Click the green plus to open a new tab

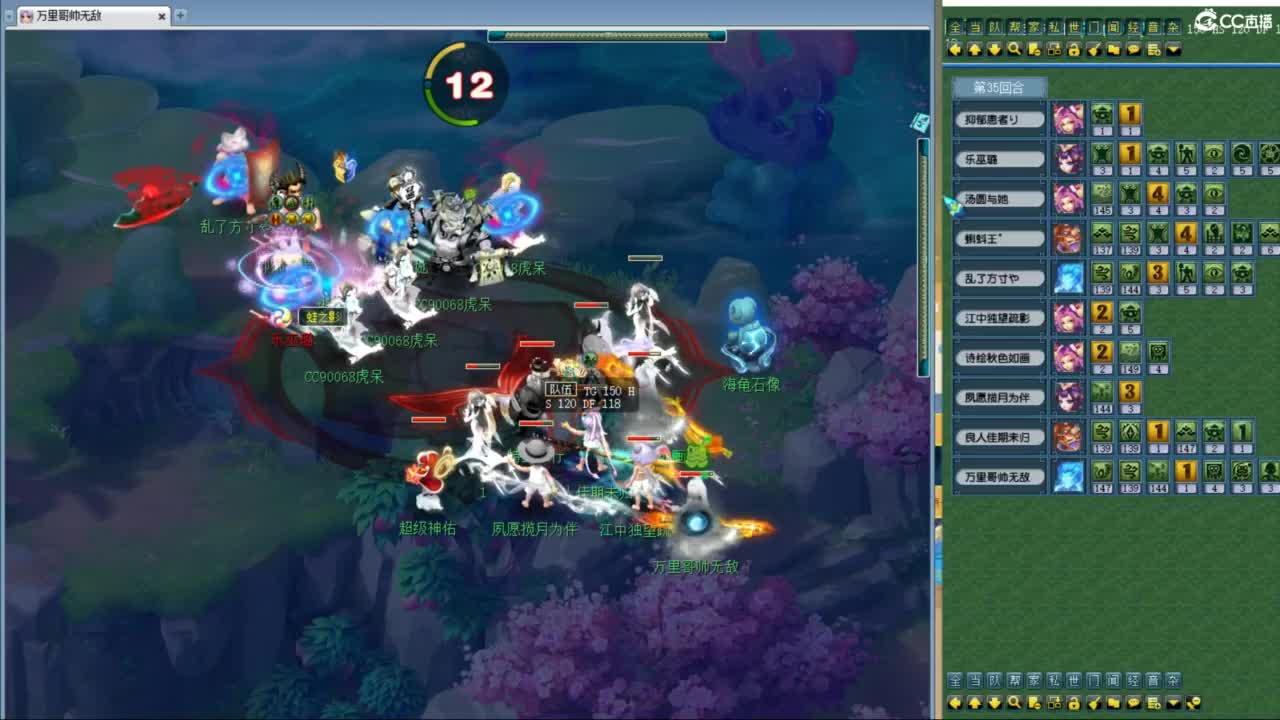click(180, 16)
